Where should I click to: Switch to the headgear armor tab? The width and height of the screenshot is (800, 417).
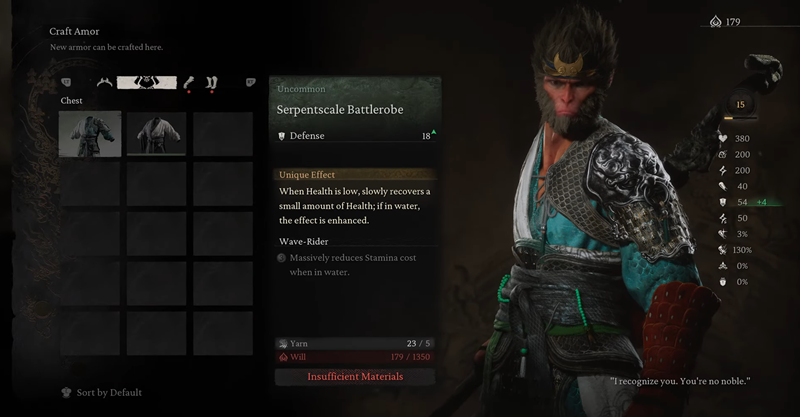[x=103, y=82]
